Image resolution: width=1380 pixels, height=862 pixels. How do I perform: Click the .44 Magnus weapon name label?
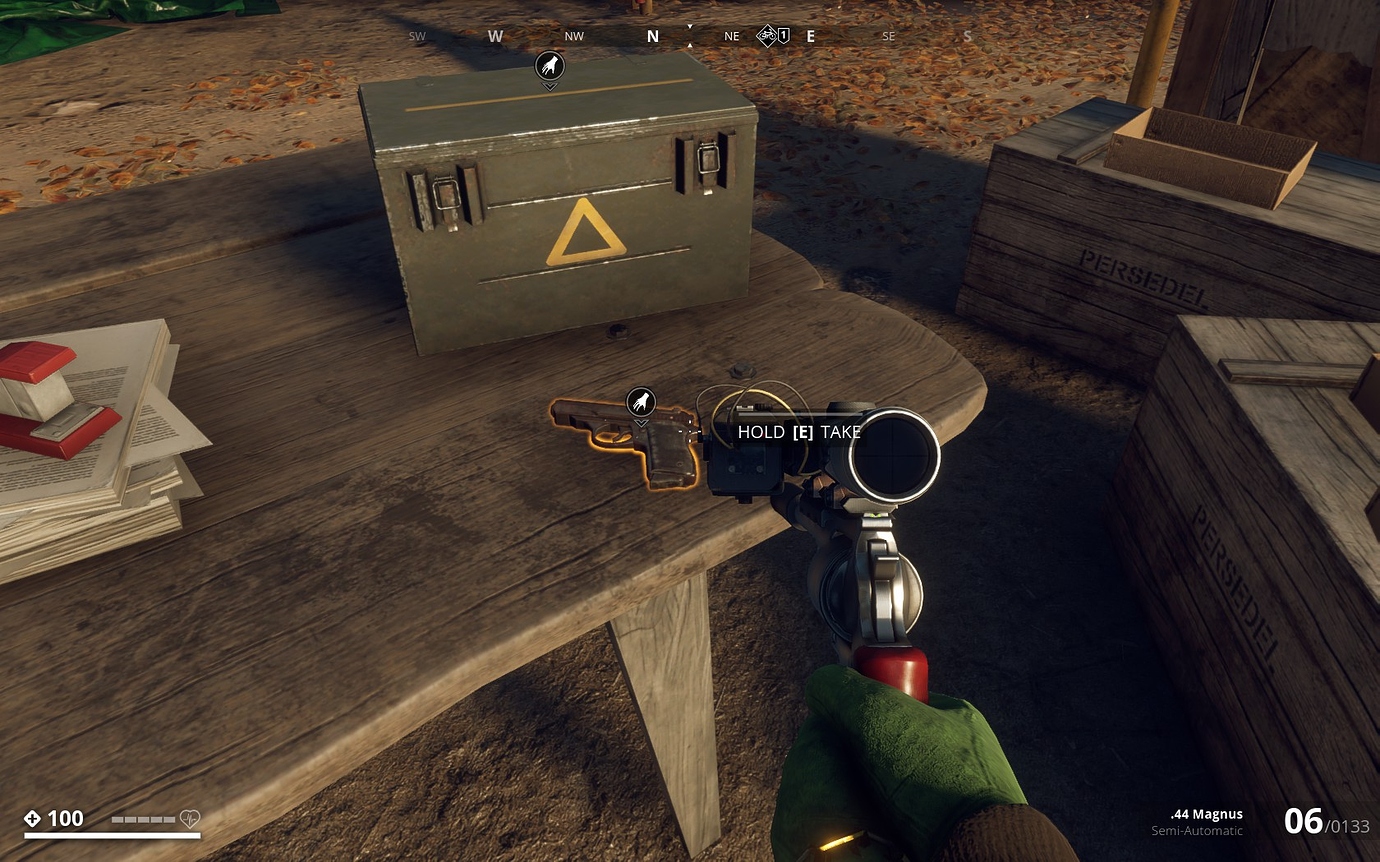tap(1204, 814)
